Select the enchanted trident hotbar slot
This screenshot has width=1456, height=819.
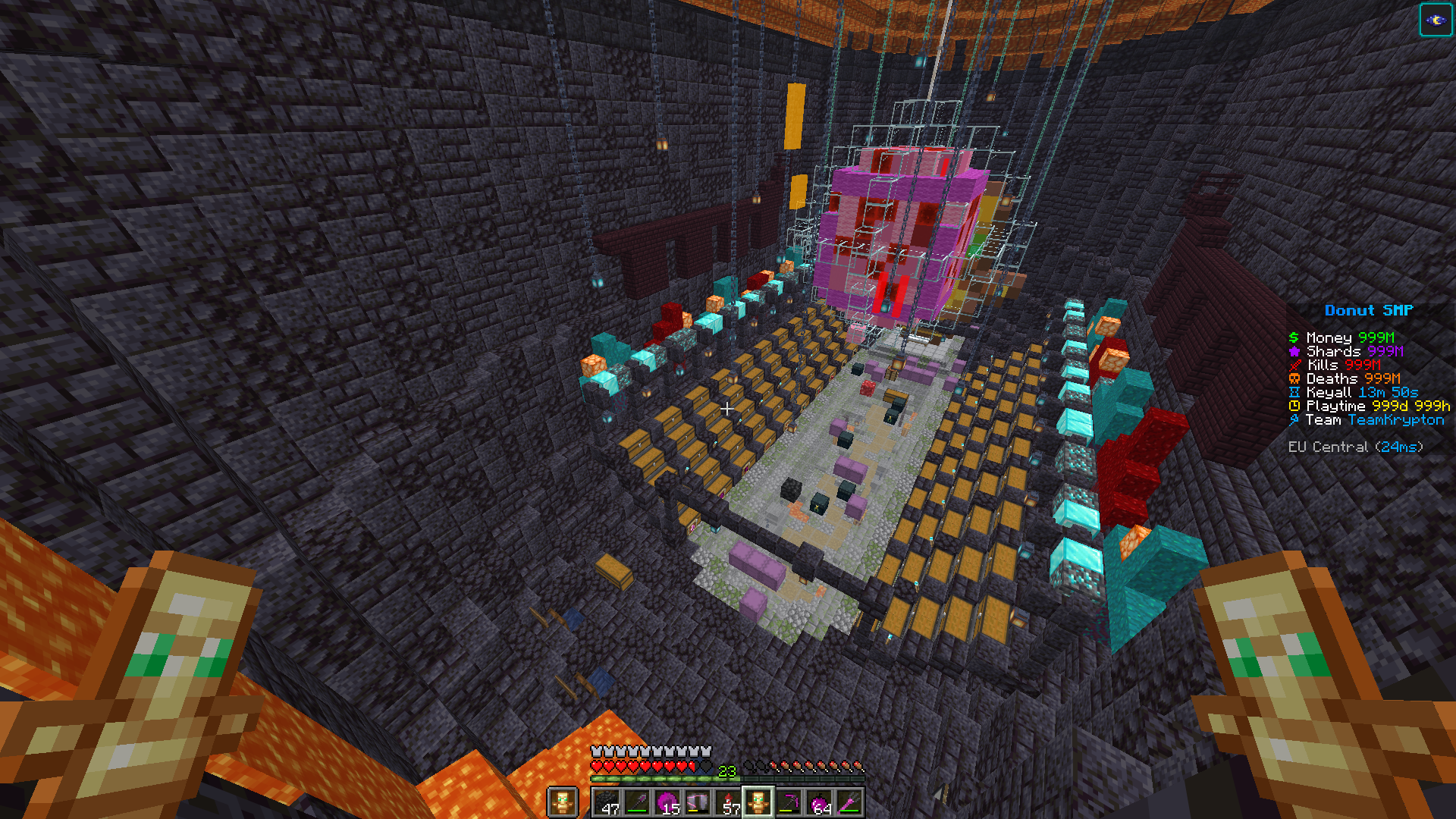click(849, 802)
